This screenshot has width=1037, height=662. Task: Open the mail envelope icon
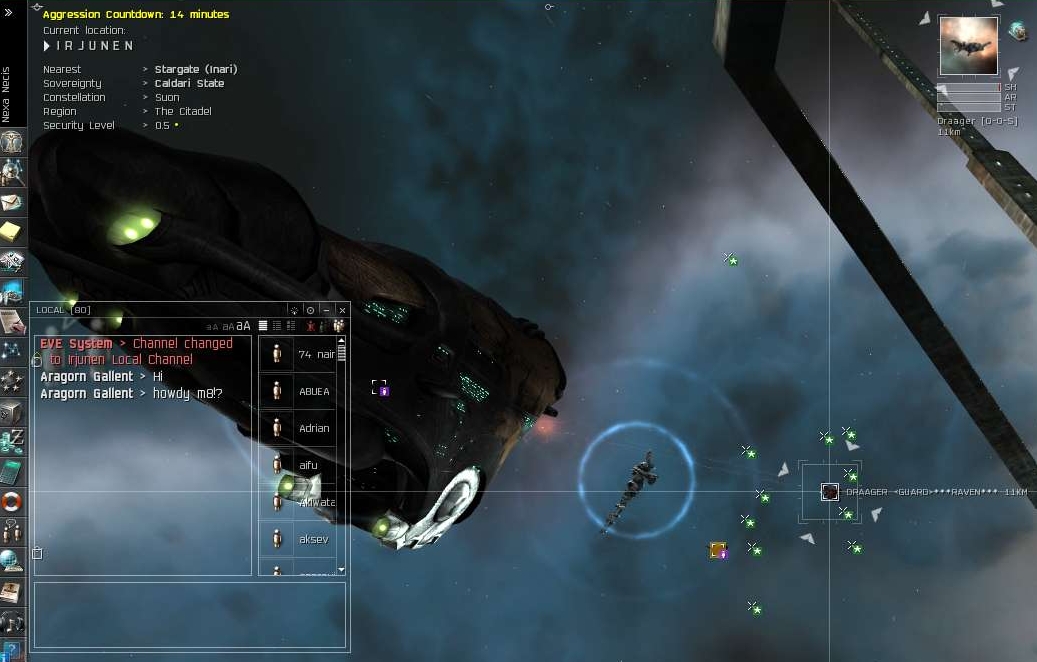tap(12, 203)
